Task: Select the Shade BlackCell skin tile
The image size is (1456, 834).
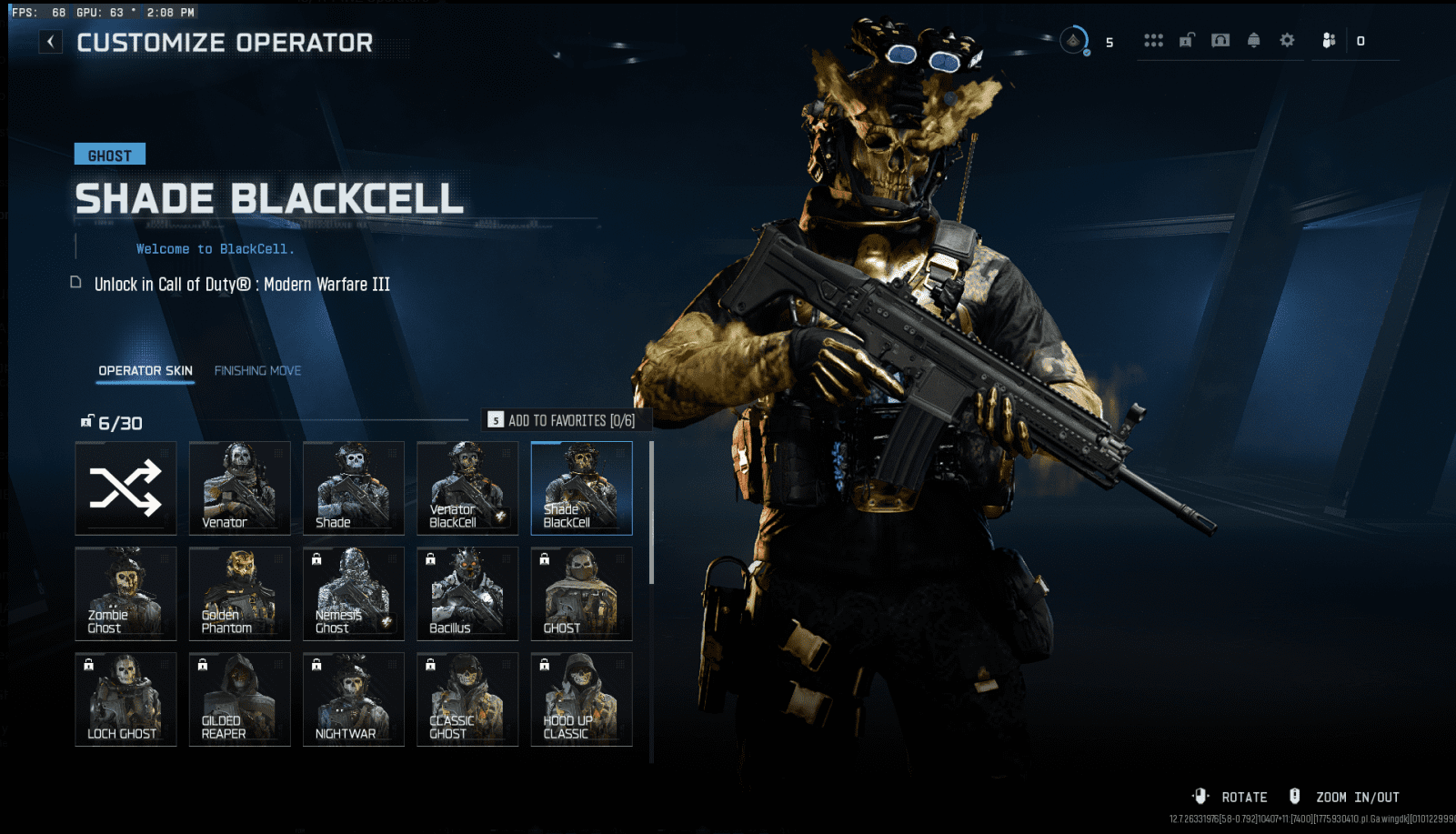Action: [x=581, y=488]
